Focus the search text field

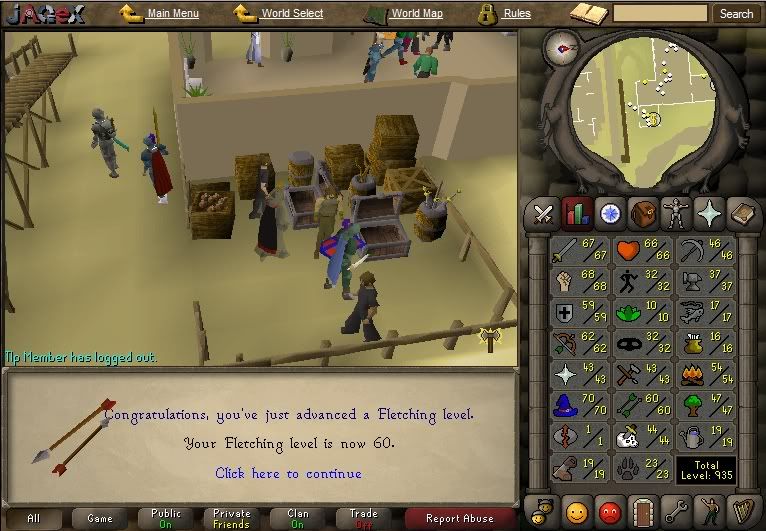[660, 14]
